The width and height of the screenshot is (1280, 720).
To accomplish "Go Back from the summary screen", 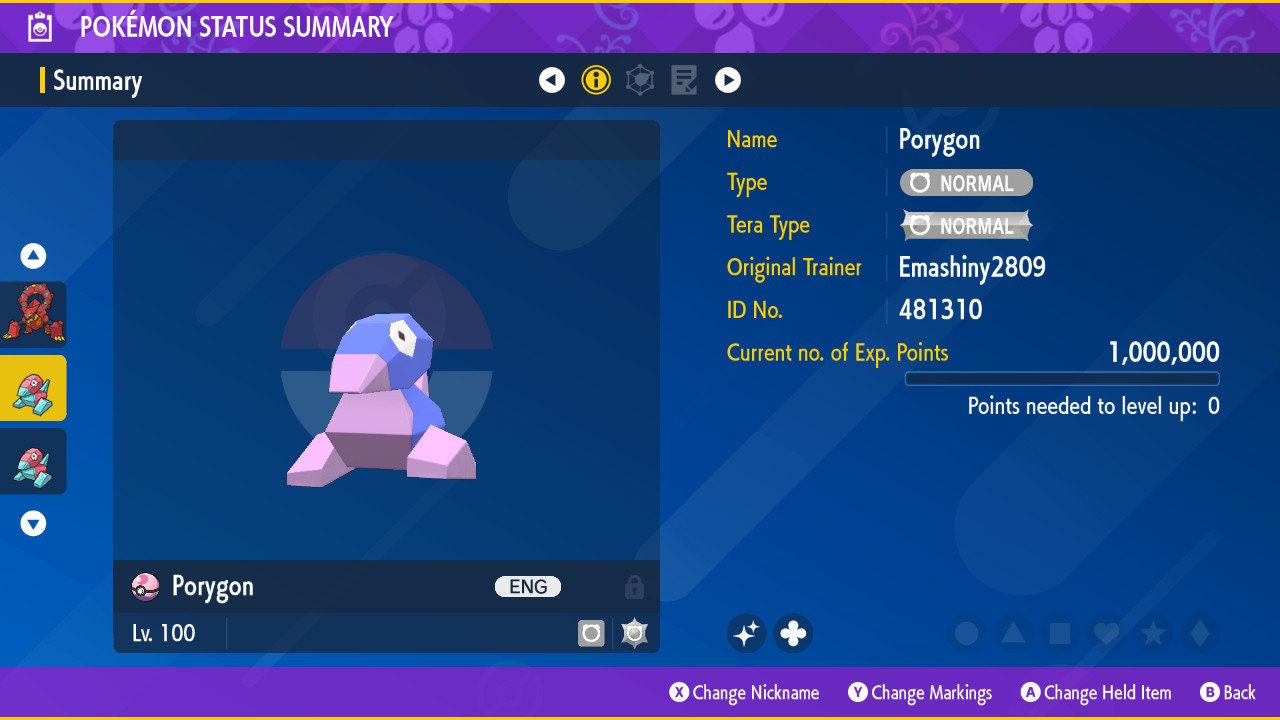I will (x=1228, y=692).
